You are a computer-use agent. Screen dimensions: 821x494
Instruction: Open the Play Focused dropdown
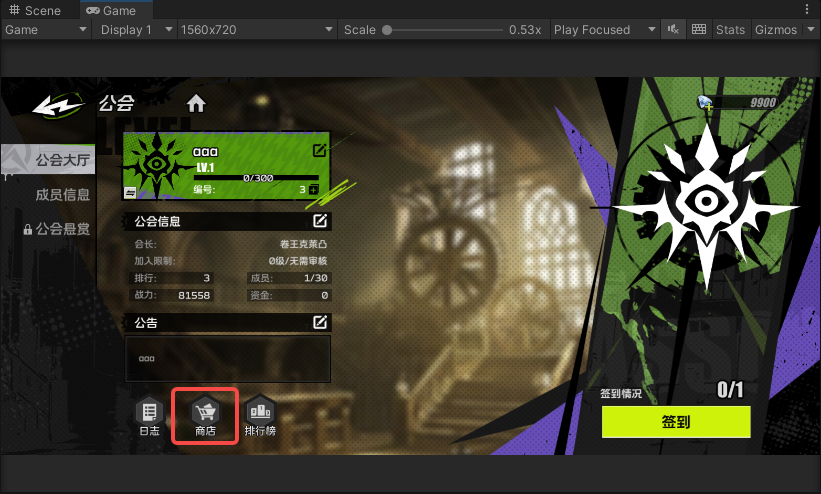(596, 30)
